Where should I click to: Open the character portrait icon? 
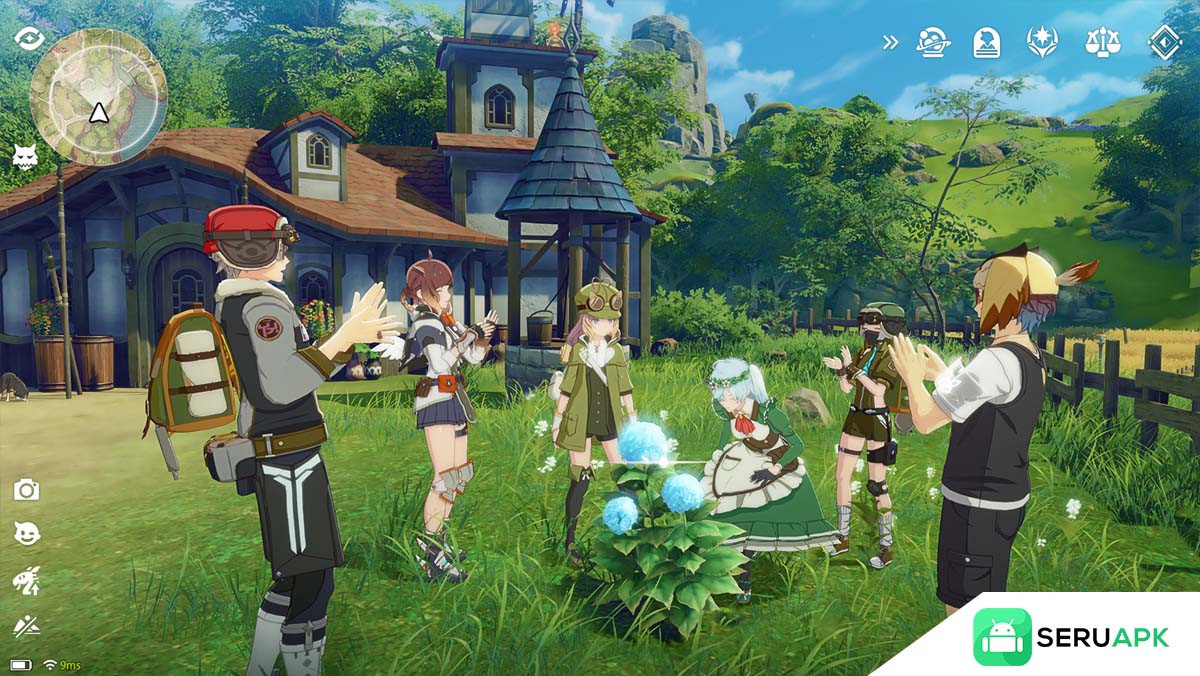987,42
